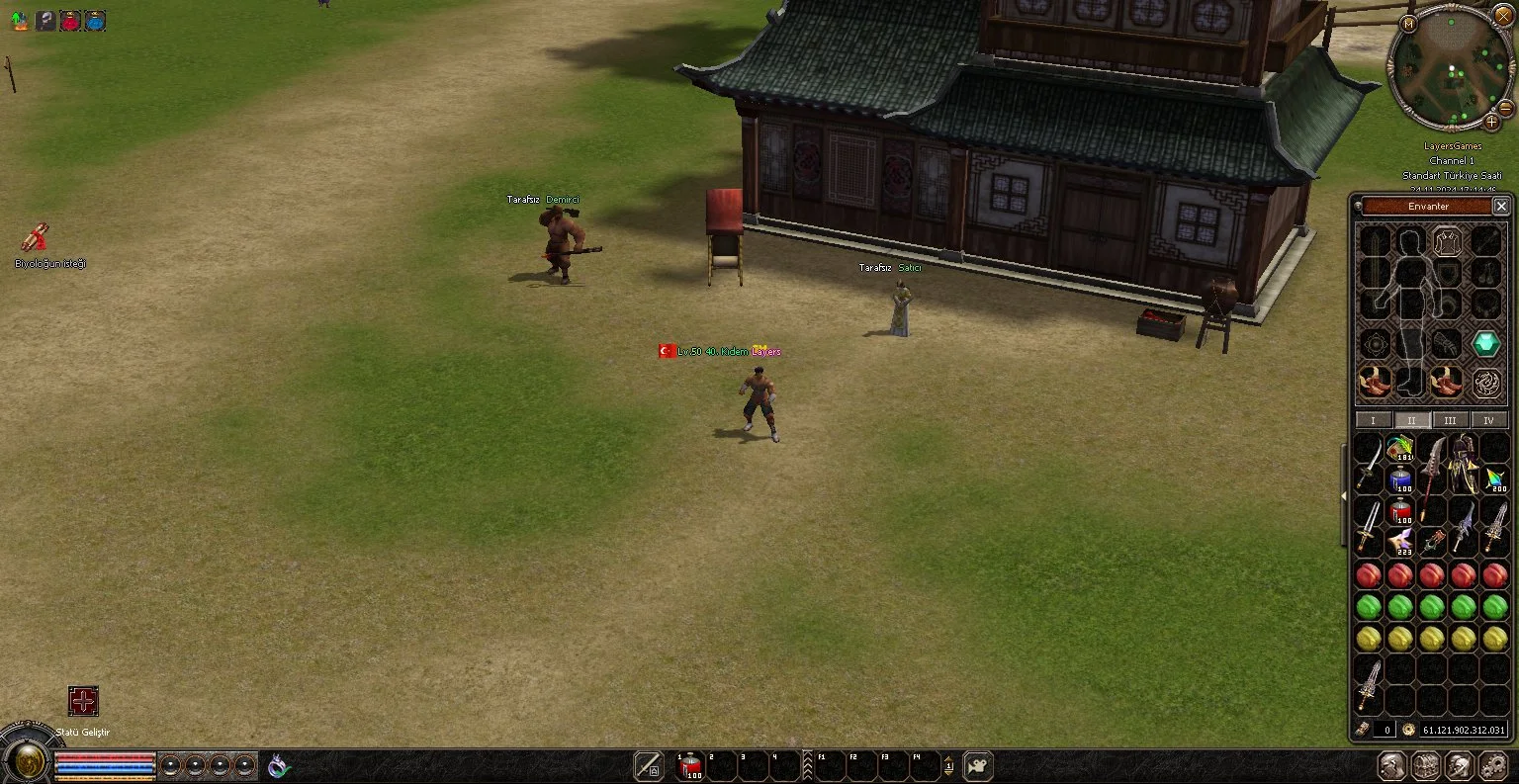Click the minimap zoom-out minus button
1519x784 pixels.
(x=1505, y=107)
